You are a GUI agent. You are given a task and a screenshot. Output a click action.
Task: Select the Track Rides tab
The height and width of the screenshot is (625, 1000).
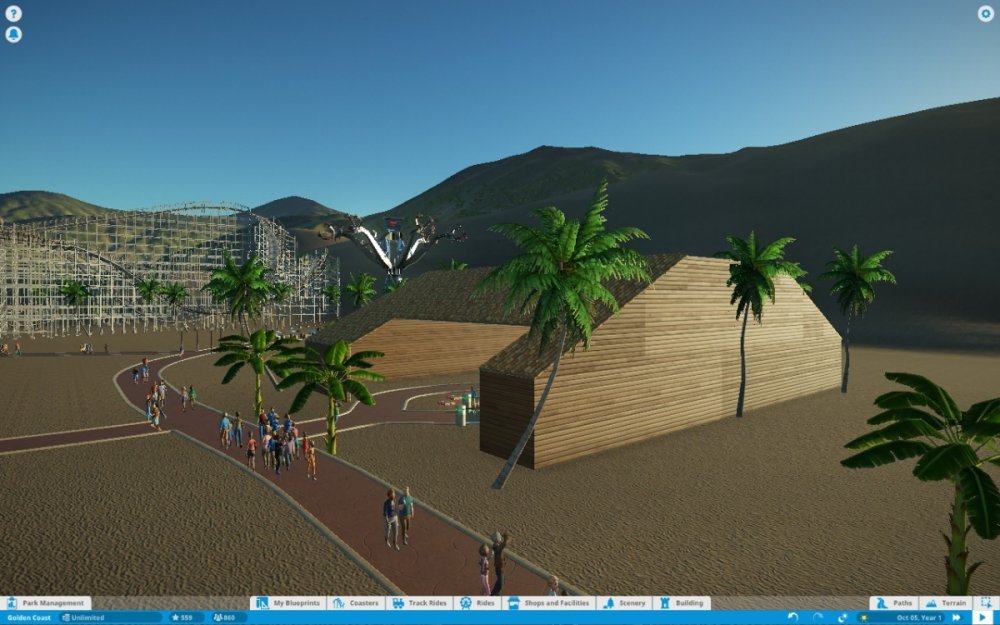pos(419,604)
